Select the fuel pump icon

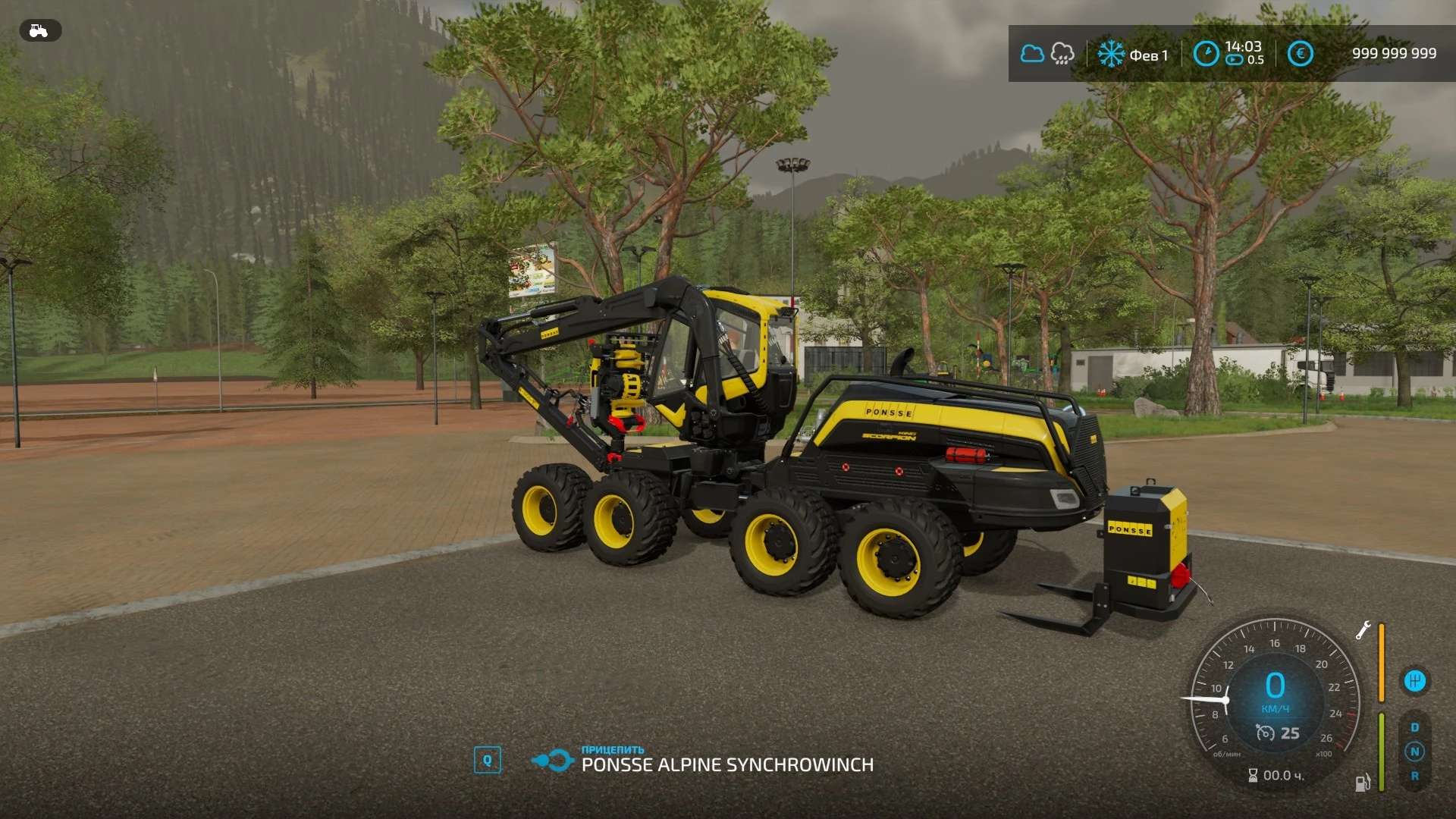(1363, 783)
